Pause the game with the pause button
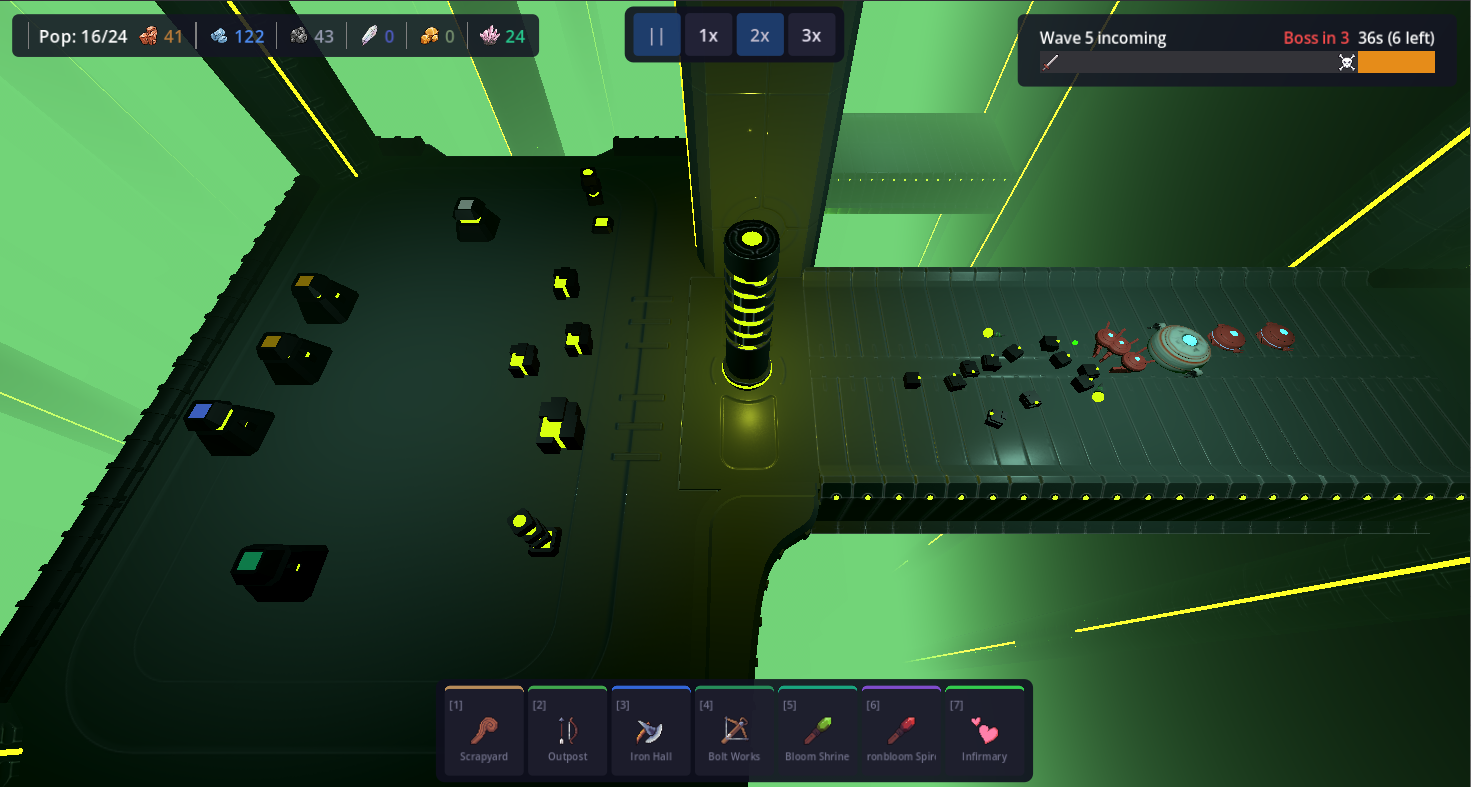 [x=657, y=36]
